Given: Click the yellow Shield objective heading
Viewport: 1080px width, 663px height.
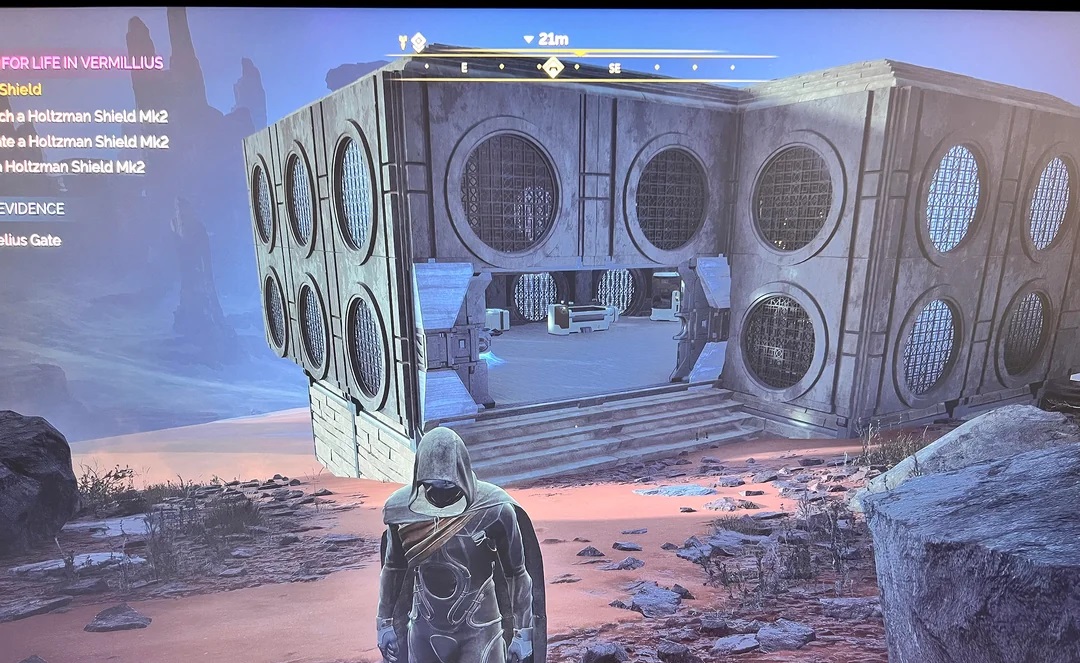Looking at the screenshot, I should (21, 90).
